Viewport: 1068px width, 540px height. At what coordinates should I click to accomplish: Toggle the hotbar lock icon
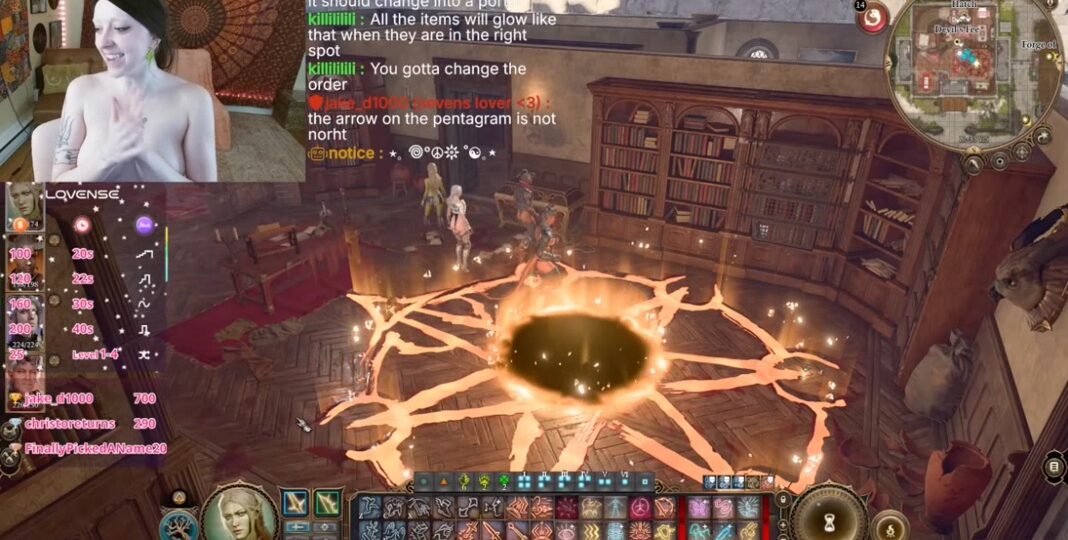coord(784,498)
